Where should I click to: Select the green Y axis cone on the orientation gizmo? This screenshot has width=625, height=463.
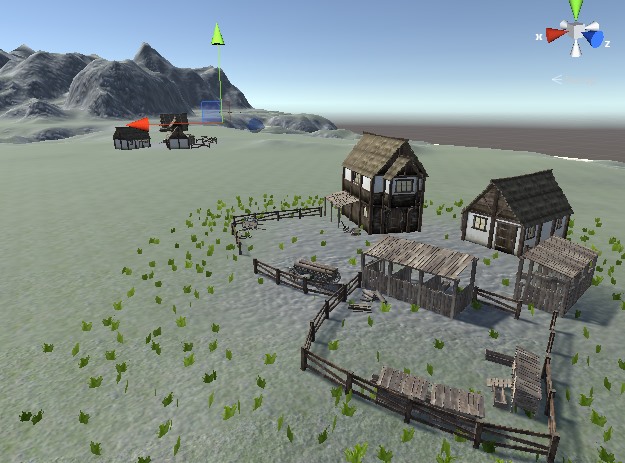point(576,9)
